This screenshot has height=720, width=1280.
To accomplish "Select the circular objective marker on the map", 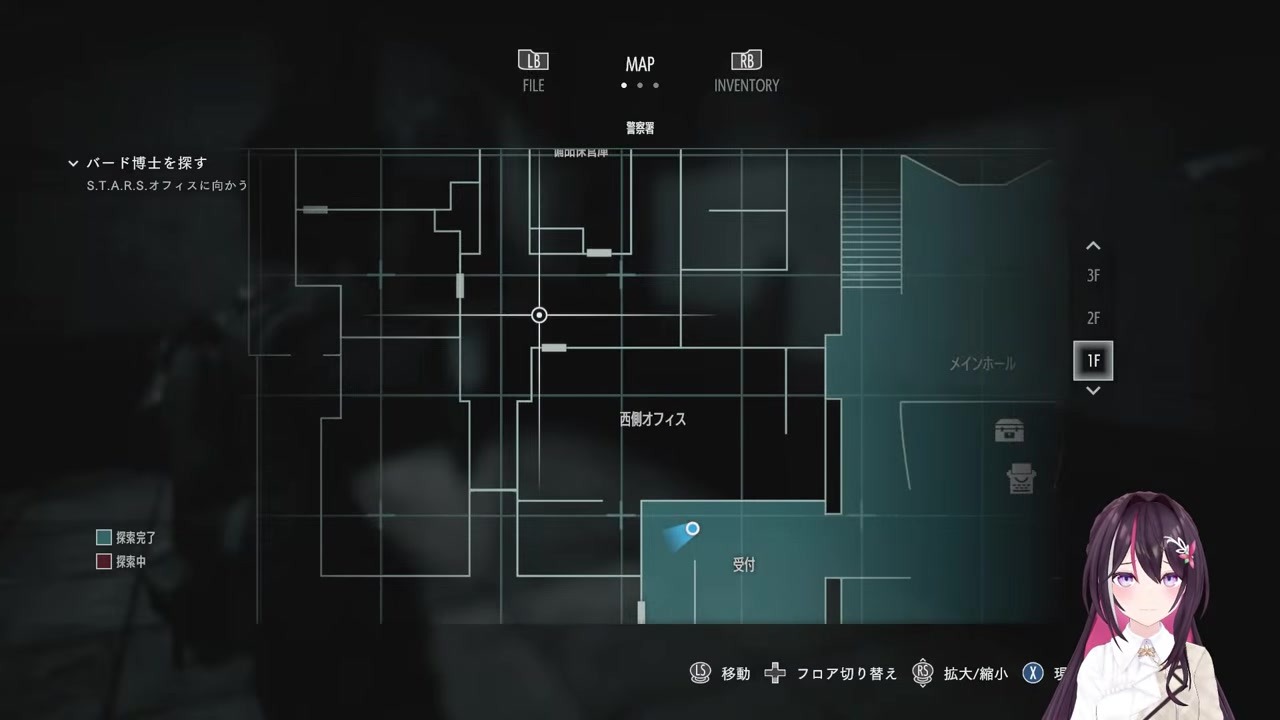I will coord(539,315).
